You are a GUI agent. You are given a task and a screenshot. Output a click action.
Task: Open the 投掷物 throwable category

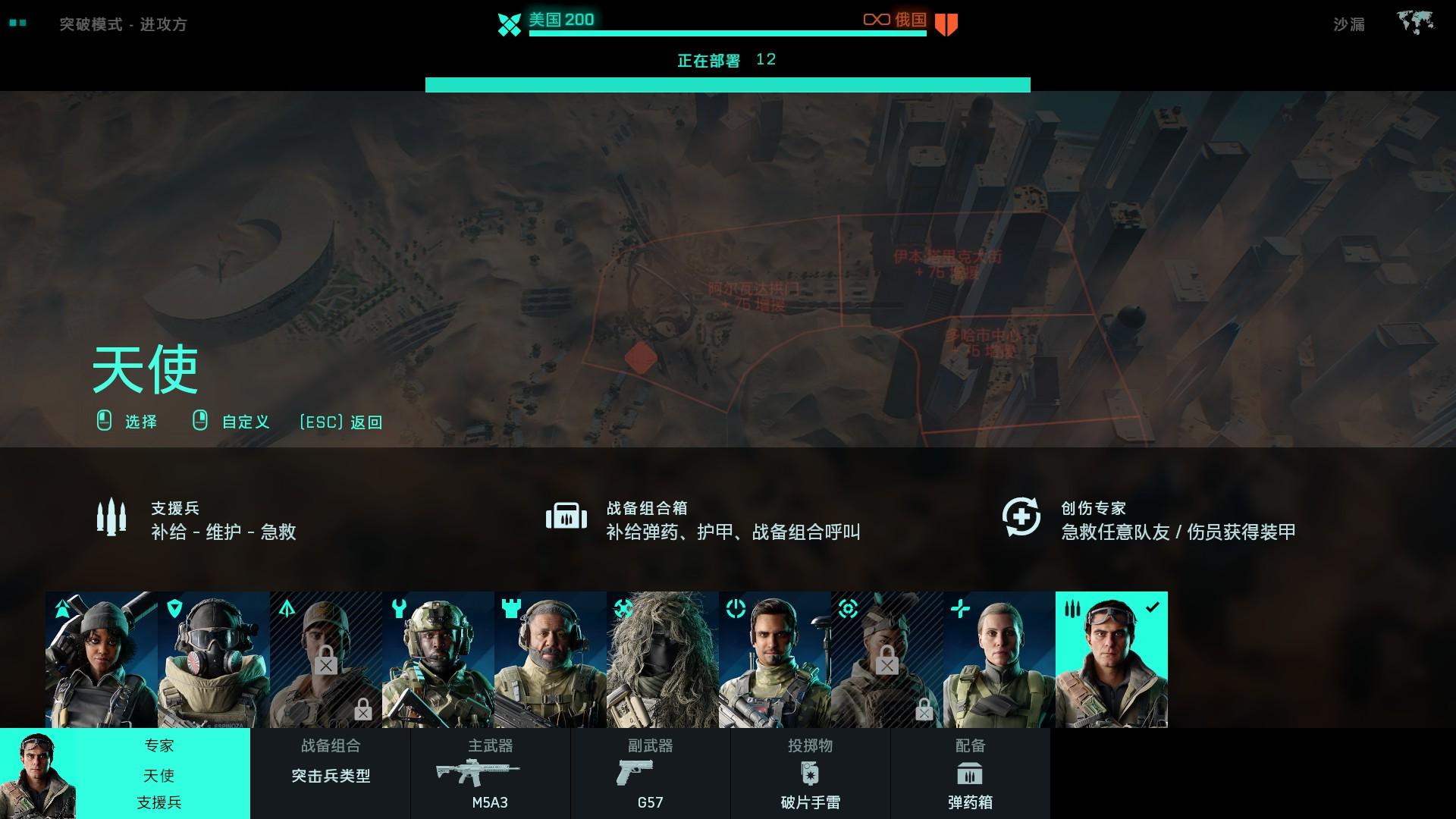pos(811,746)
